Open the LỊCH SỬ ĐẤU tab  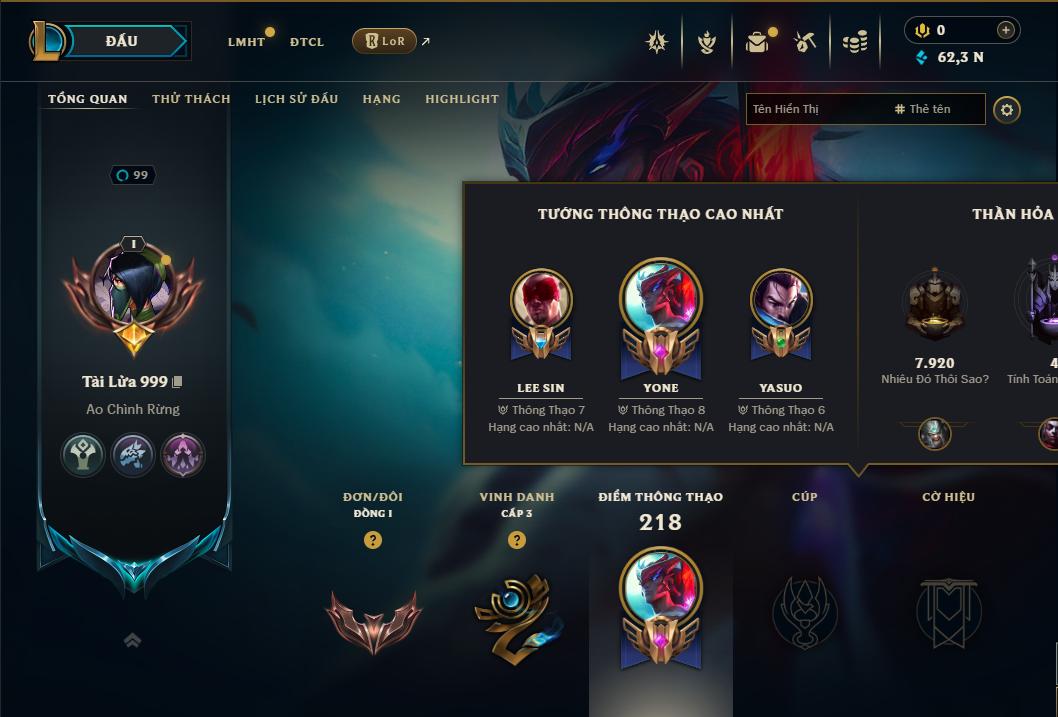point(296,99)
